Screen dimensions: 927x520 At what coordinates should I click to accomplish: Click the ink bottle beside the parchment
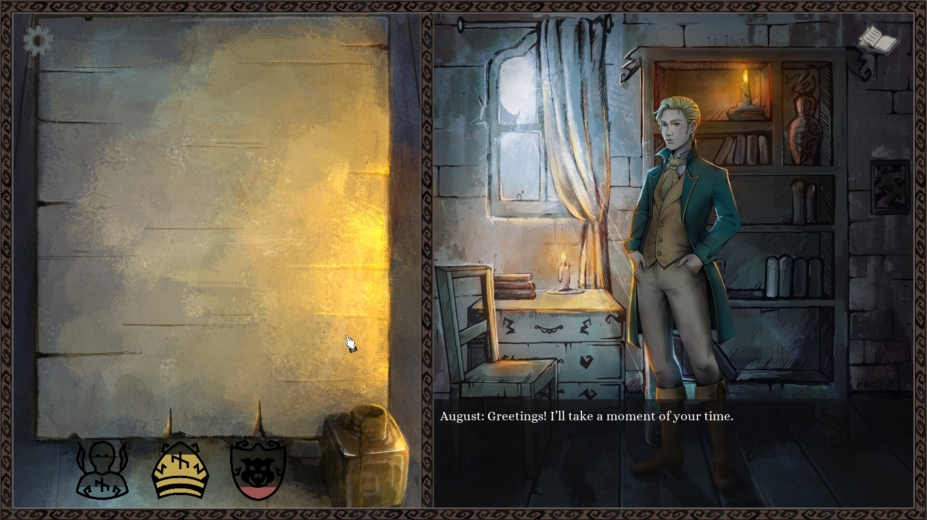[x=365, y=456]
